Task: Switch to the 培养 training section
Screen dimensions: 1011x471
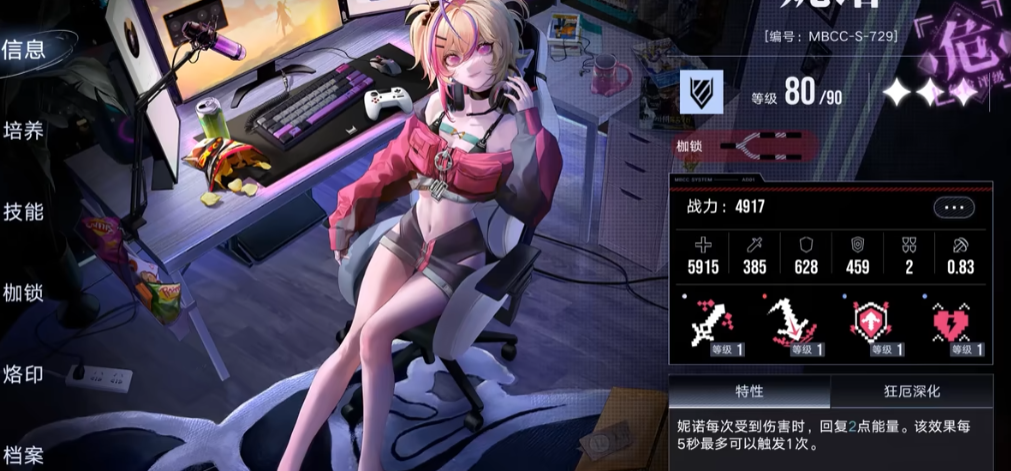Action: 23,131
